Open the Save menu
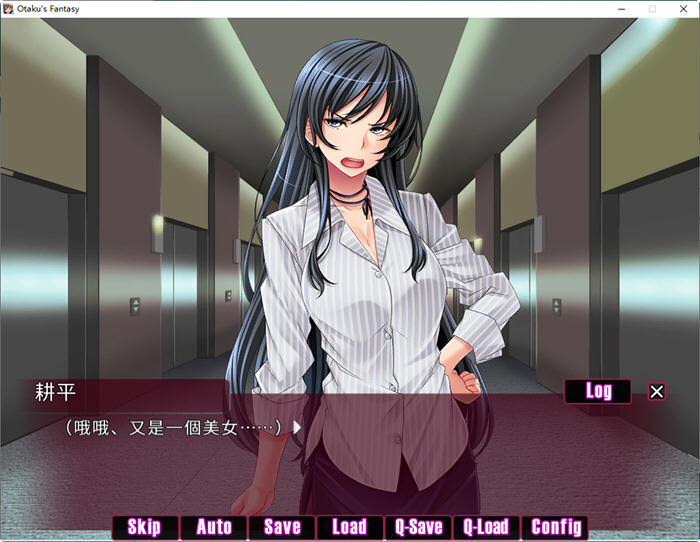This screenshot has width=700, height=542. click(282, 527)
